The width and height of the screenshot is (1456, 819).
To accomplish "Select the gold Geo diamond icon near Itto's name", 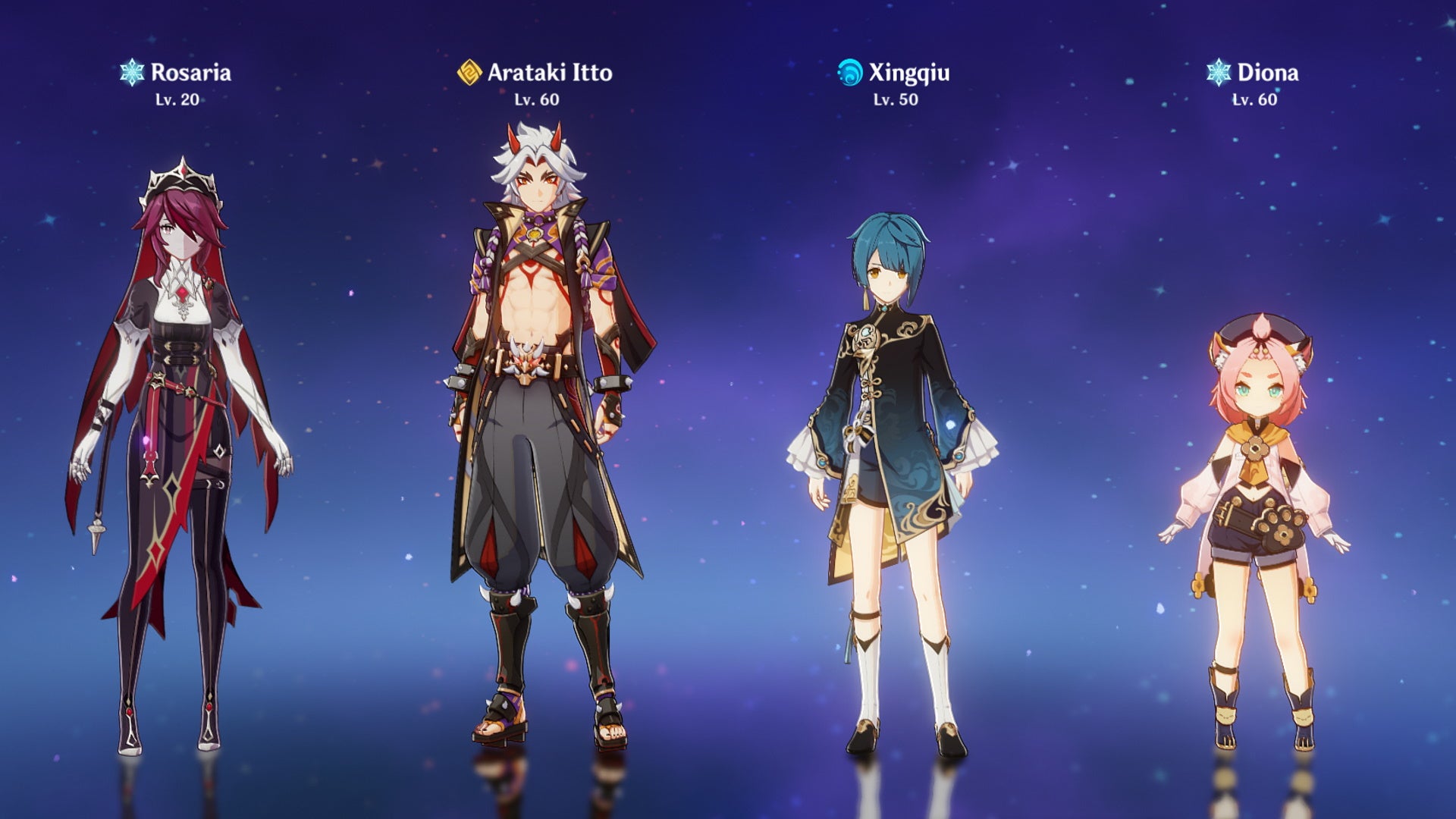I will click(x=469, y=73).
